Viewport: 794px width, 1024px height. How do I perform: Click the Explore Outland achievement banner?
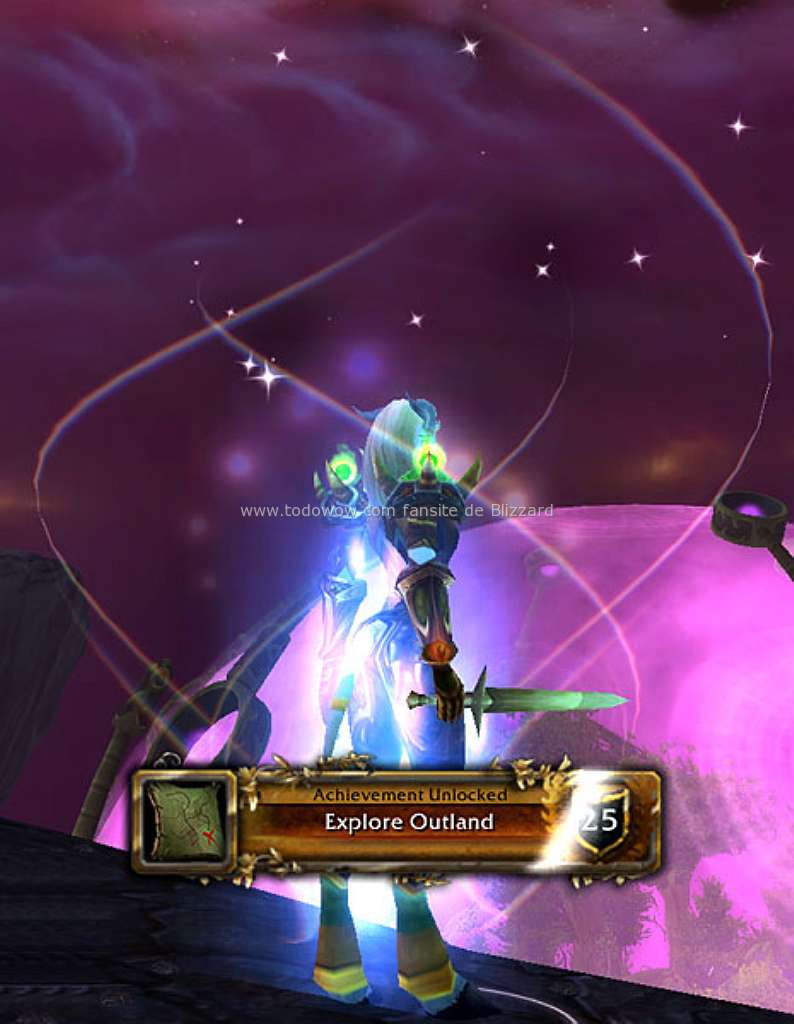pyautogui.click(x=409, y=822)
